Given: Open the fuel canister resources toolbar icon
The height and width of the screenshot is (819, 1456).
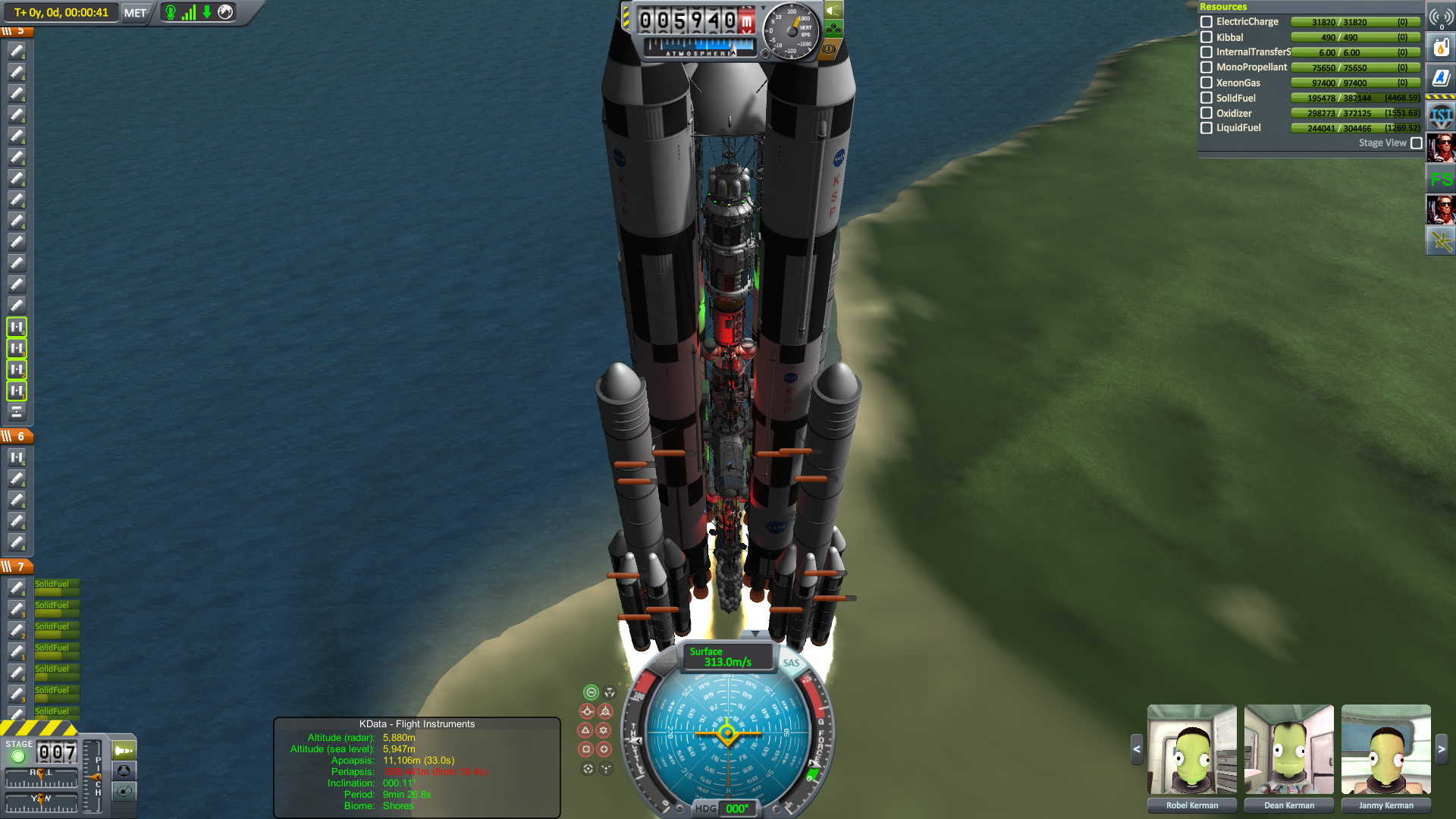Looking at the screenshot, I should click(x=1441, y=48).
